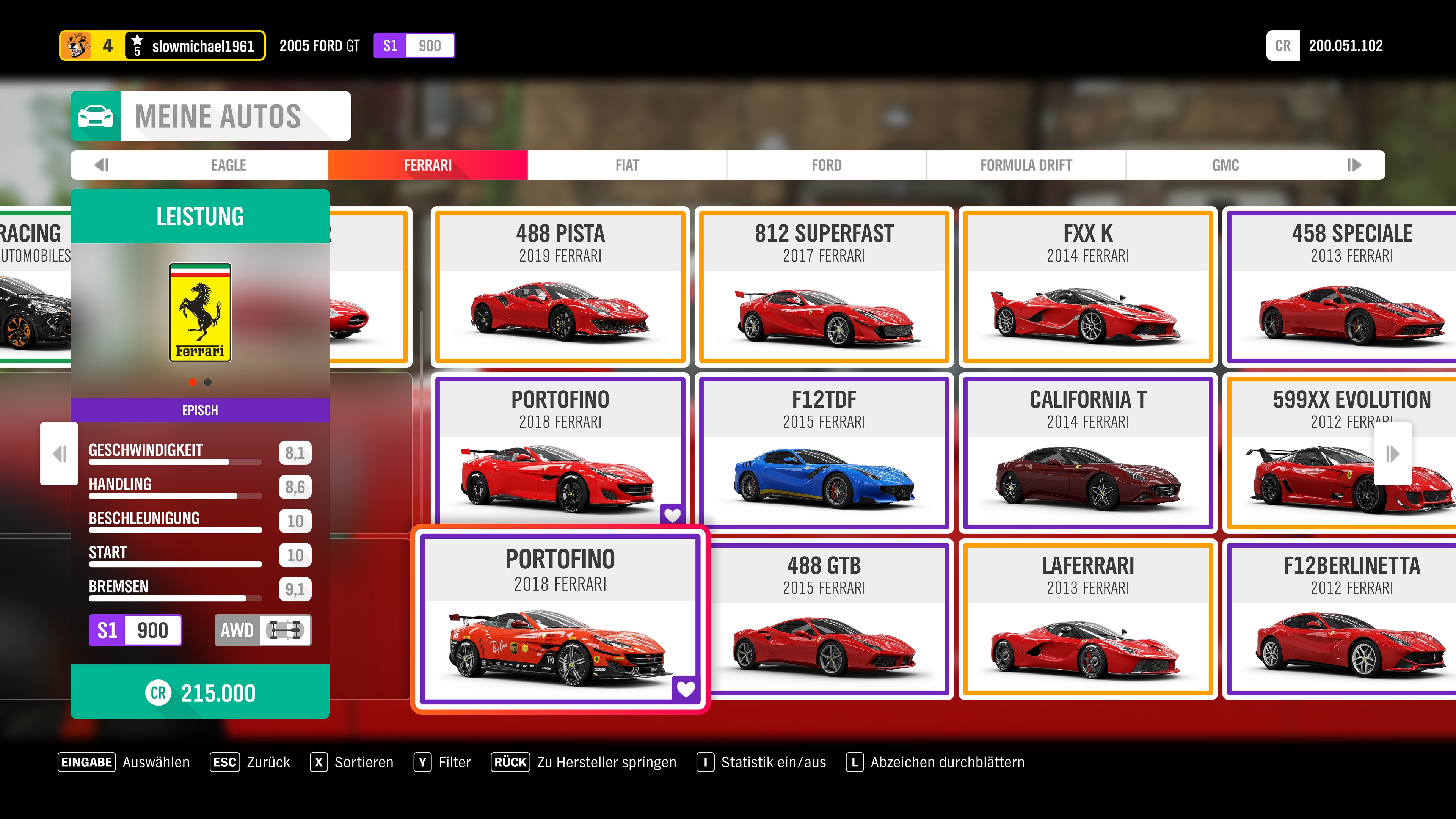
Task: Go to previous cars with left page arrow
Action: (x=59, y=453)
